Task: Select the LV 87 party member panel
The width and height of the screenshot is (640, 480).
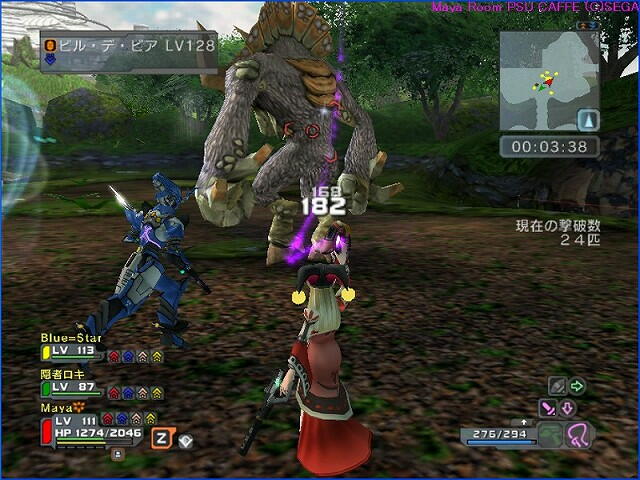Action: tap(100, 385)
